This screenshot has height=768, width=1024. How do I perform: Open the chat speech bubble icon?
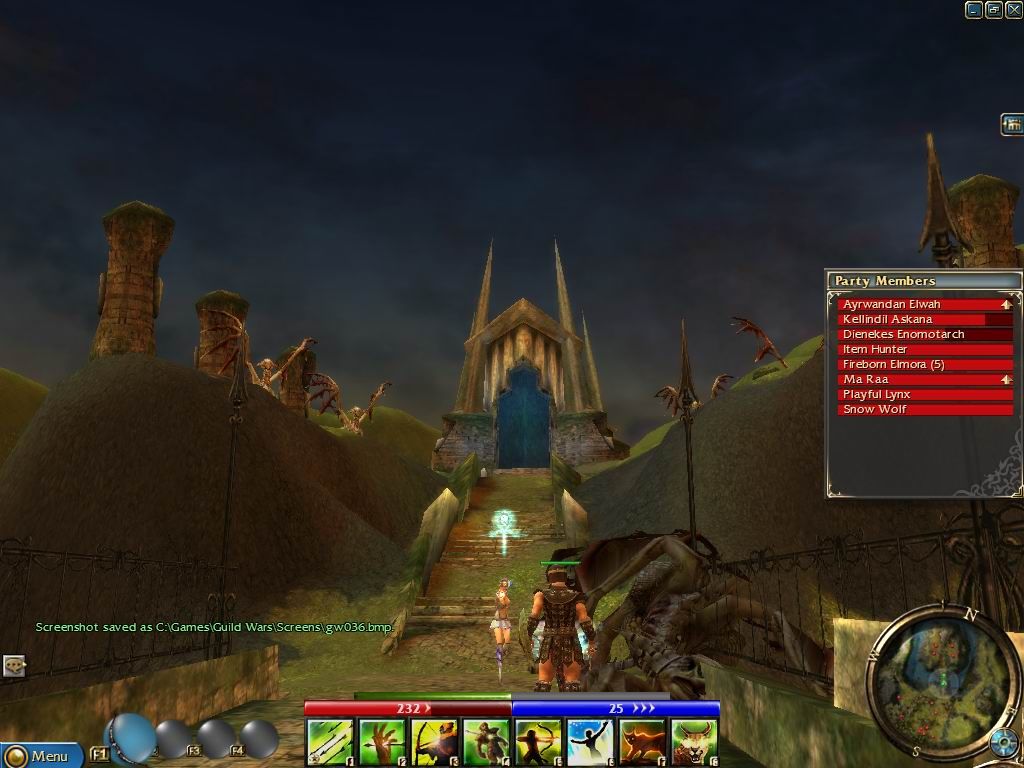(x=14, y=665)
